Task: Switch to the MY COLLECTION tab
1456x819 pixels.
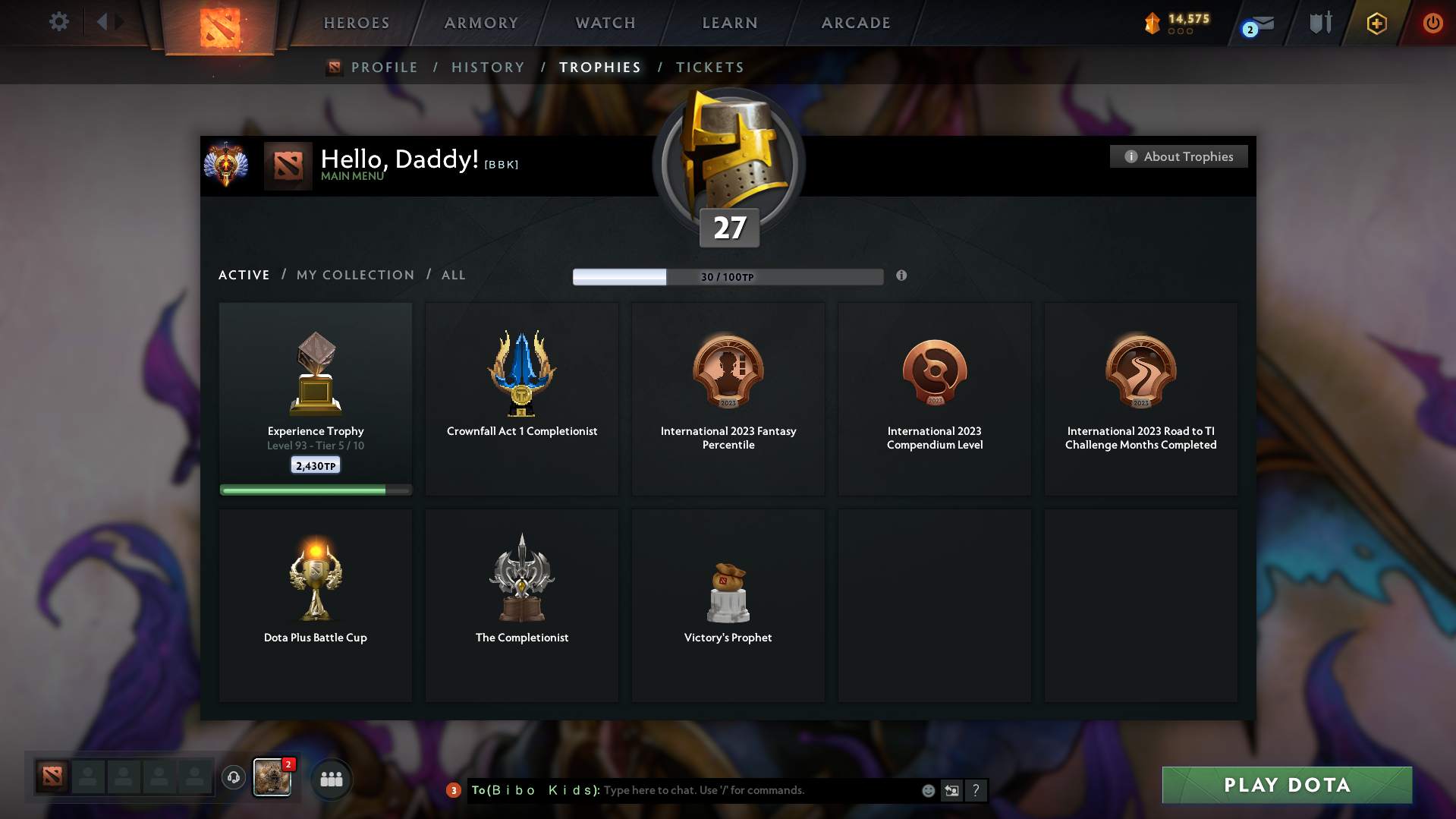Action: (x=354, y=275)
